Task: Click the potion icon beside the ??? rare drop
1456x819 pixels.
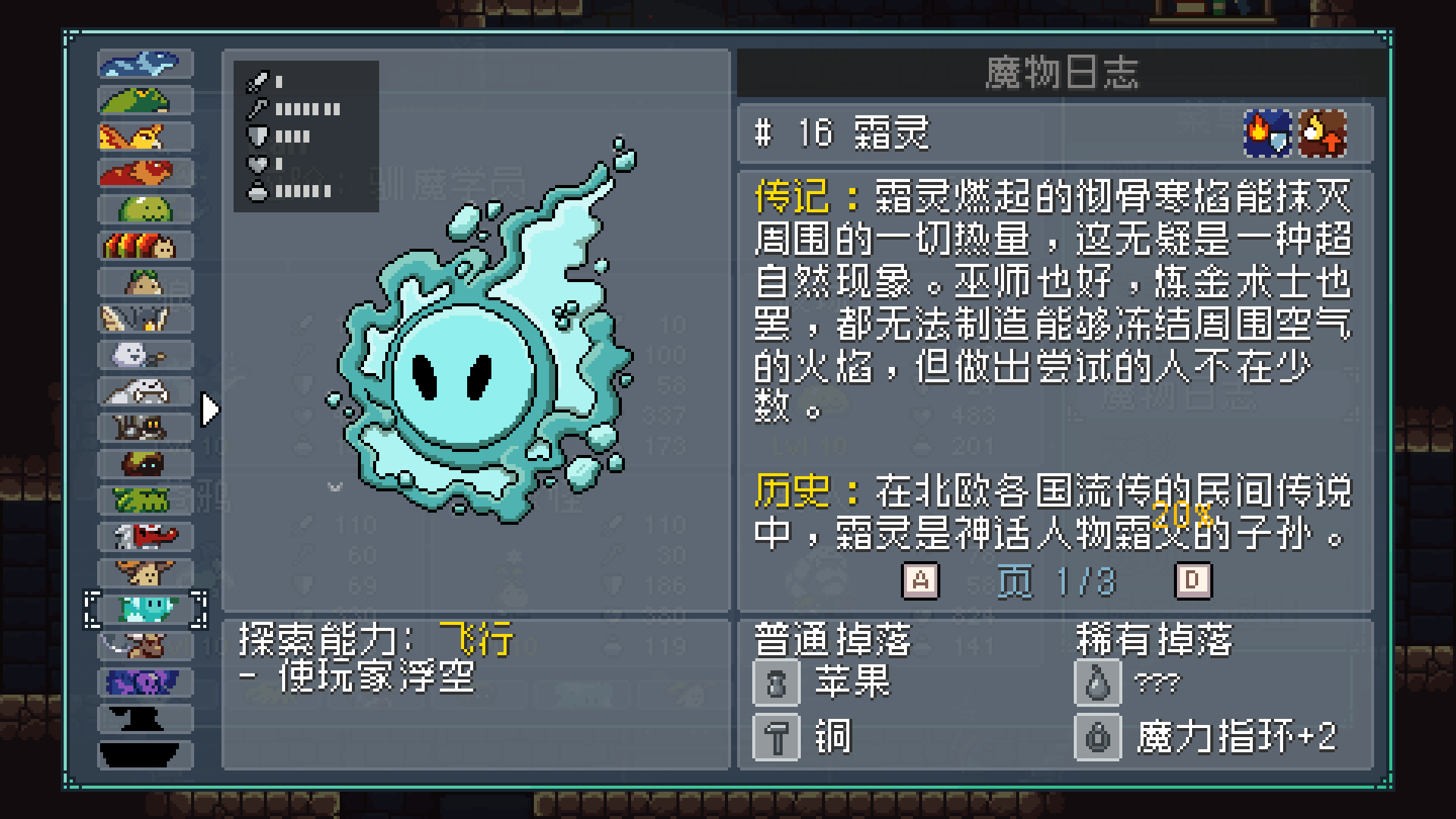Action: [x=1097, y=682]
